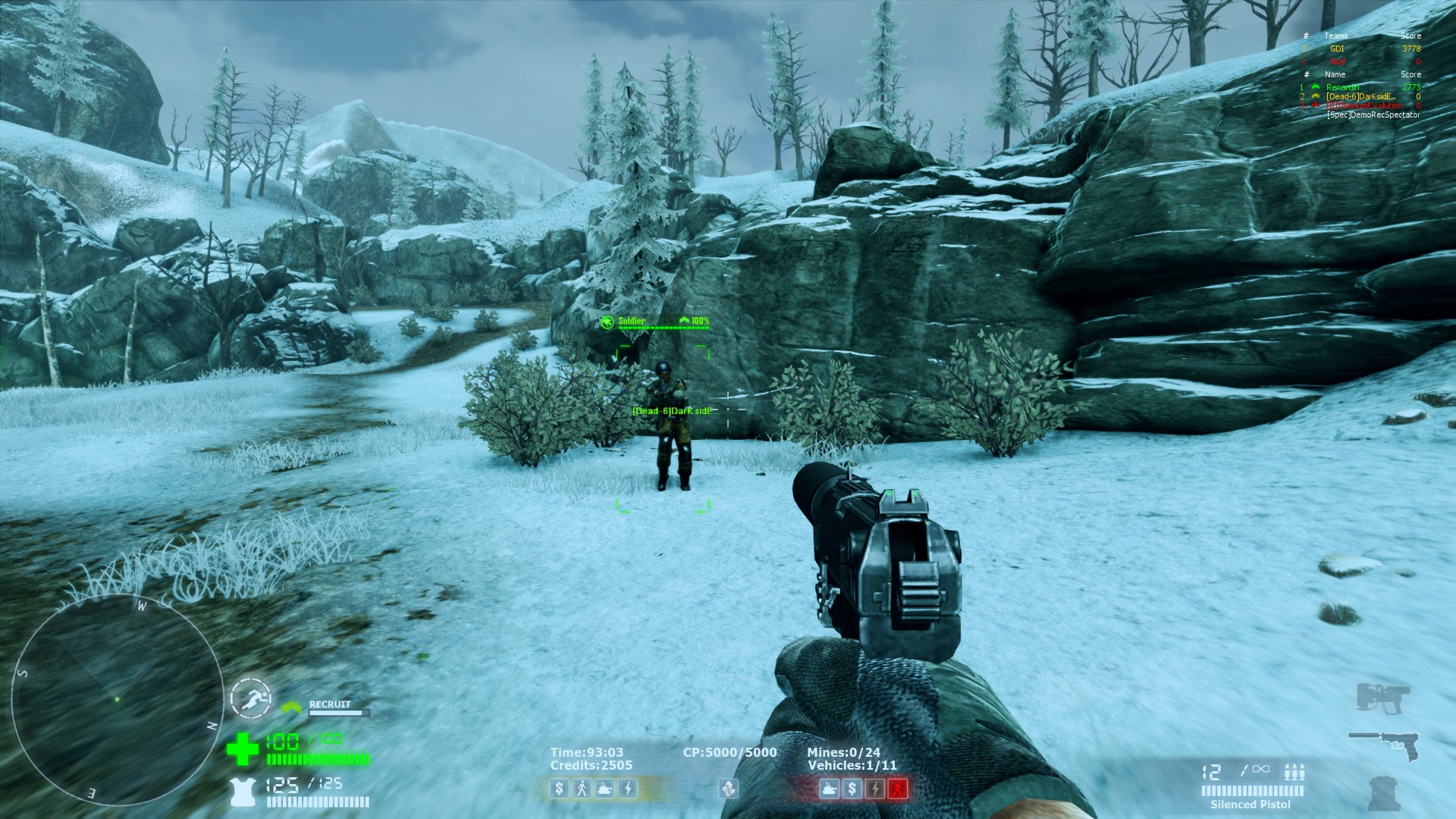Click the [Dead-6]DarksidE scoreboard row

(x=1360, y=96)
